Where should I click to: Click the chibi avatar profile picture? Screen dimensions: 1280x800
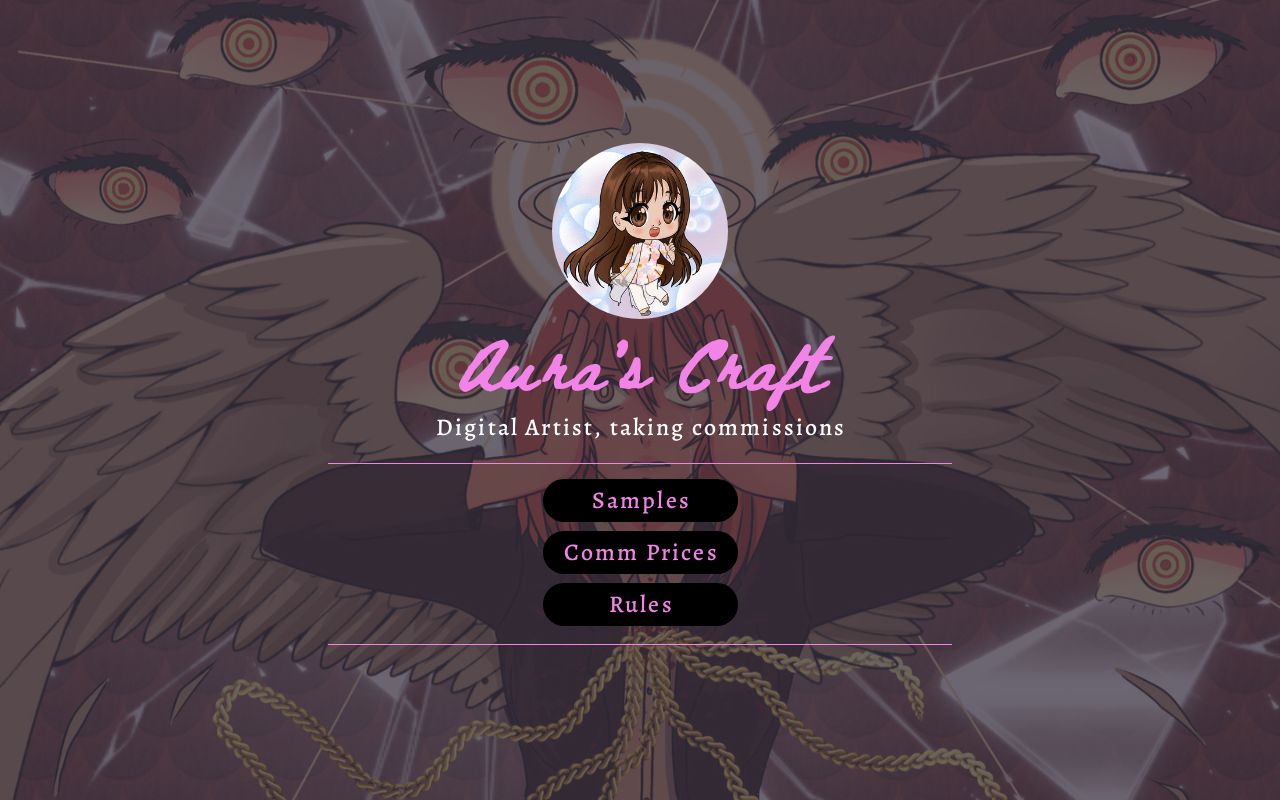click(640, 232)
